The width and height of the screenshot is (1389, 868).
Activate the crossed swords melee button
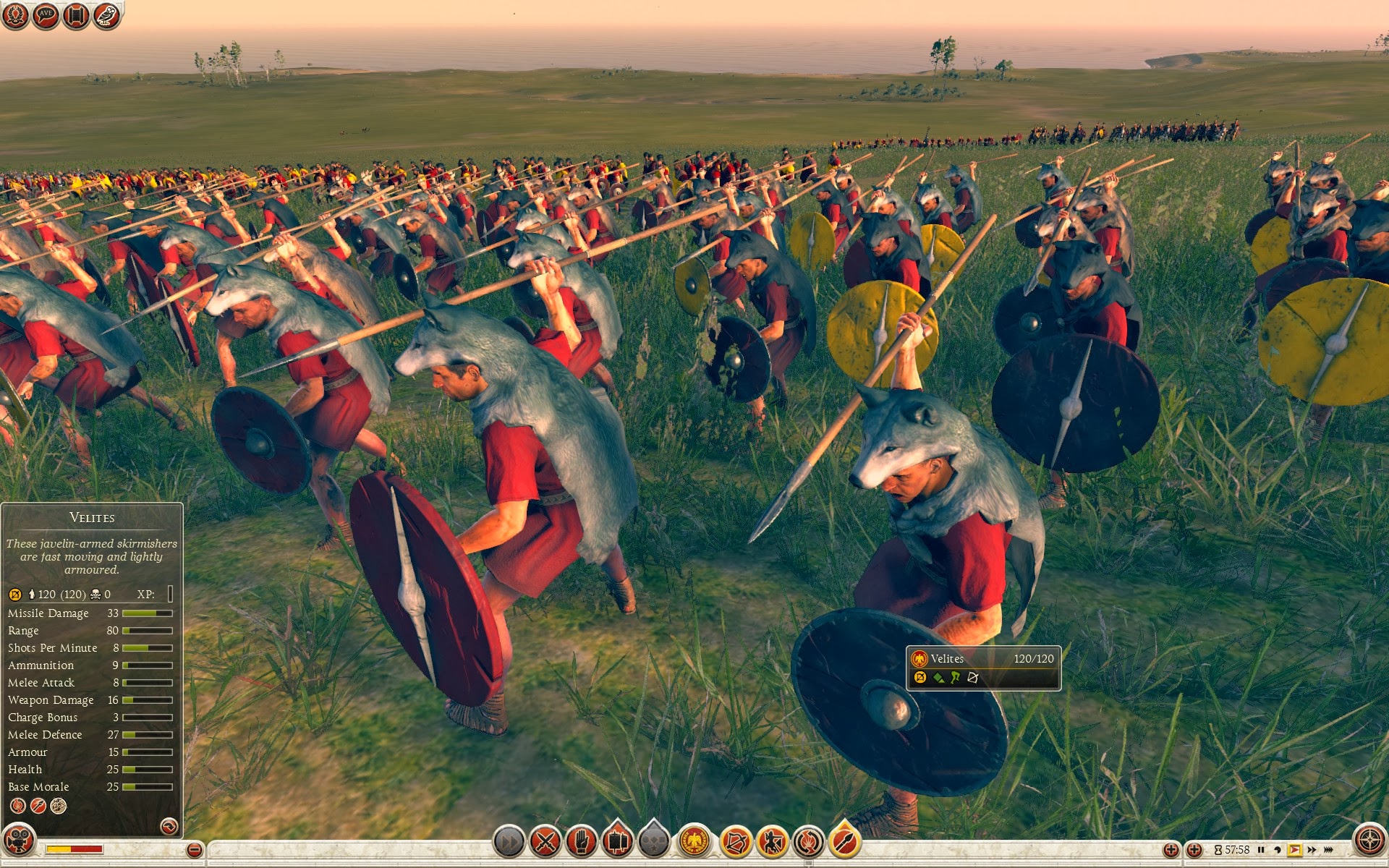coord(545,841)
